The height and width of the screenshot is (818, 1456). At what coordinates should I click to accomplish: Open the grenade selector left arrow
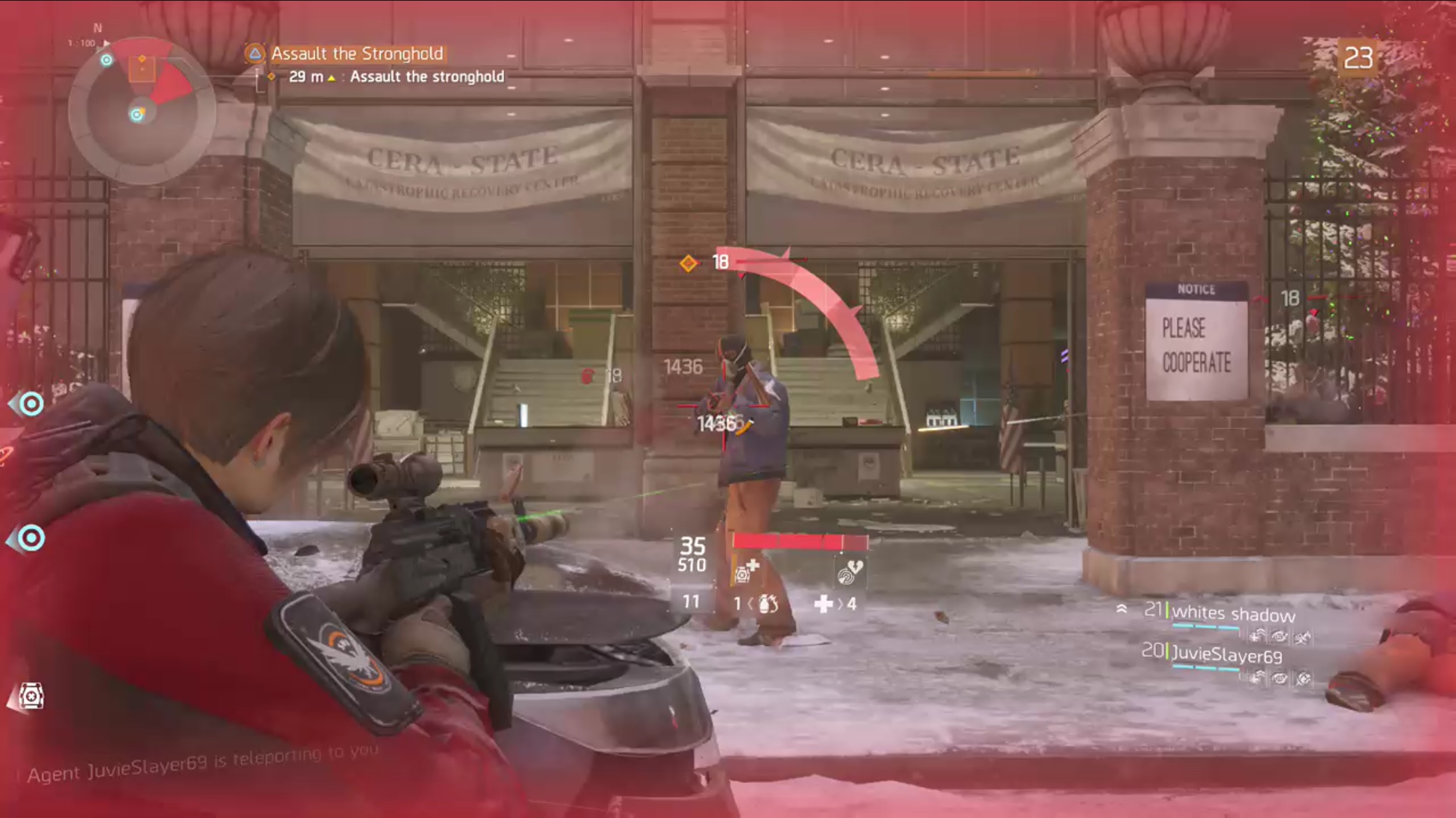pos(751,604)
